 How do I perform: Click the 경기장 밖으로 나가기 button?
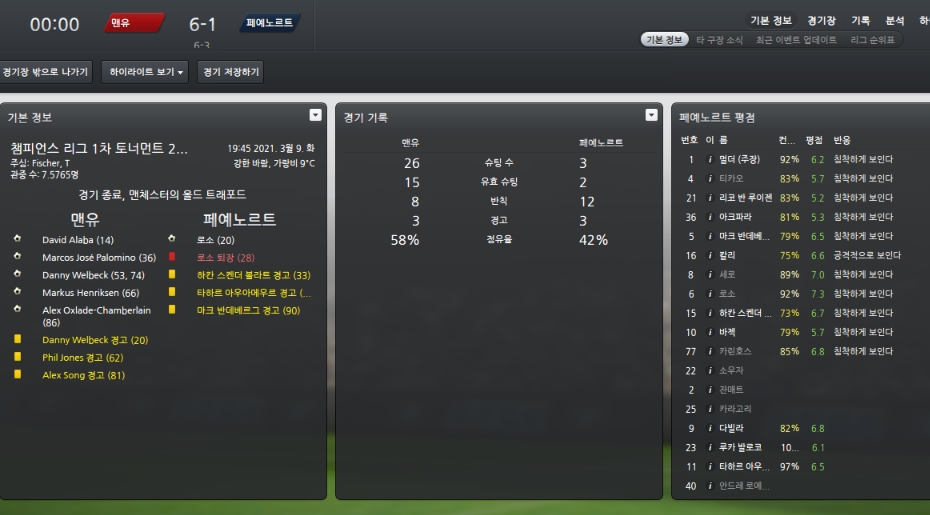(x=46, y=72)
